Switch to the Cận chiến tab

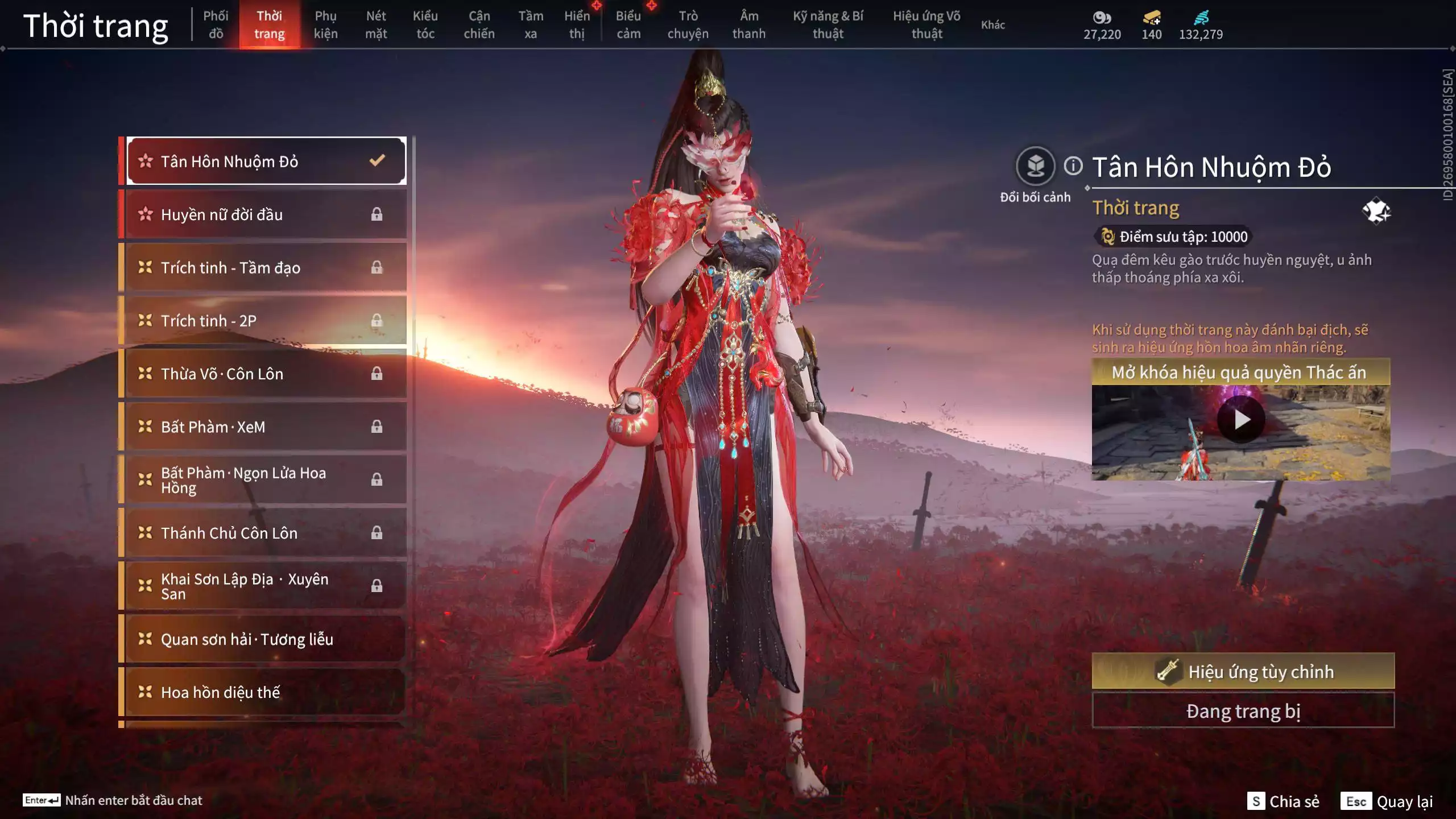[479, 25]
